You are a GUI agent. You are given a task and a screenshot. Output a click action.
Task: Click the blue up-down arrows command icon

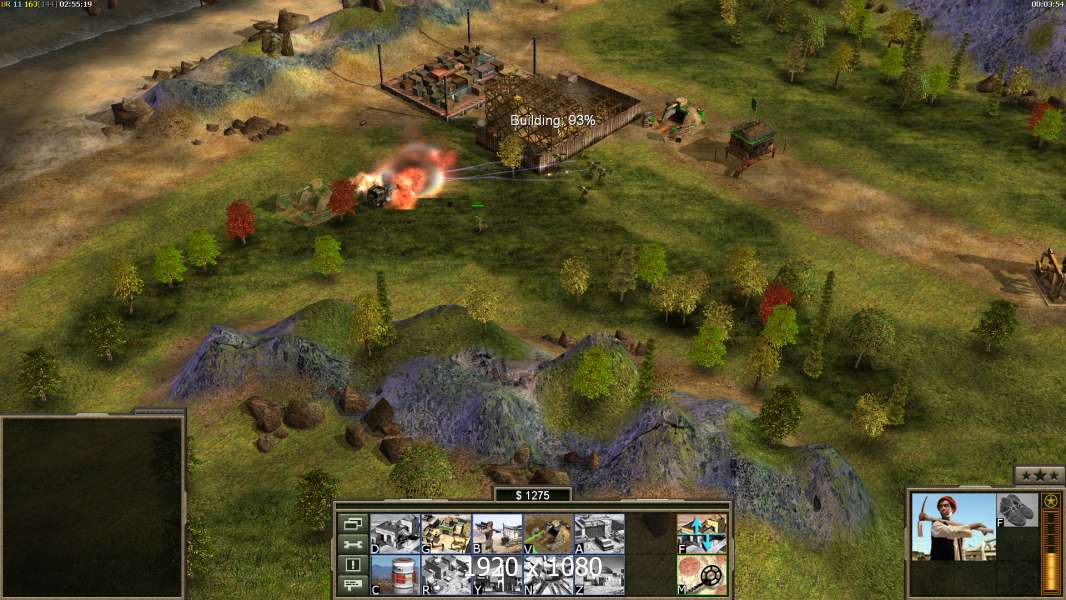point(701,534)
